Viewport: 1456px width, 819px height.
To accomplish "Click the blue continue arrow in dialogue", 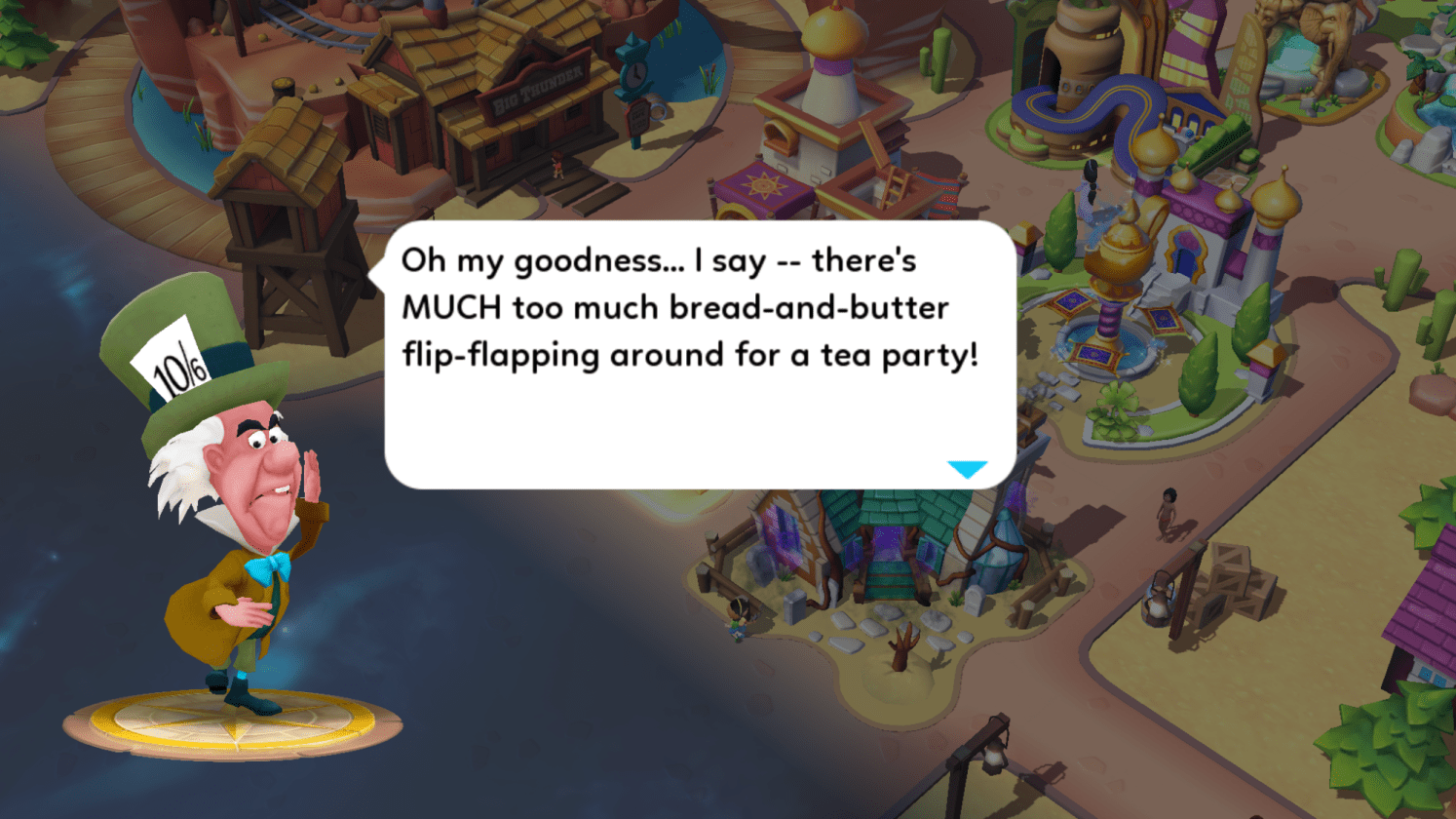I will coord(967,469).
